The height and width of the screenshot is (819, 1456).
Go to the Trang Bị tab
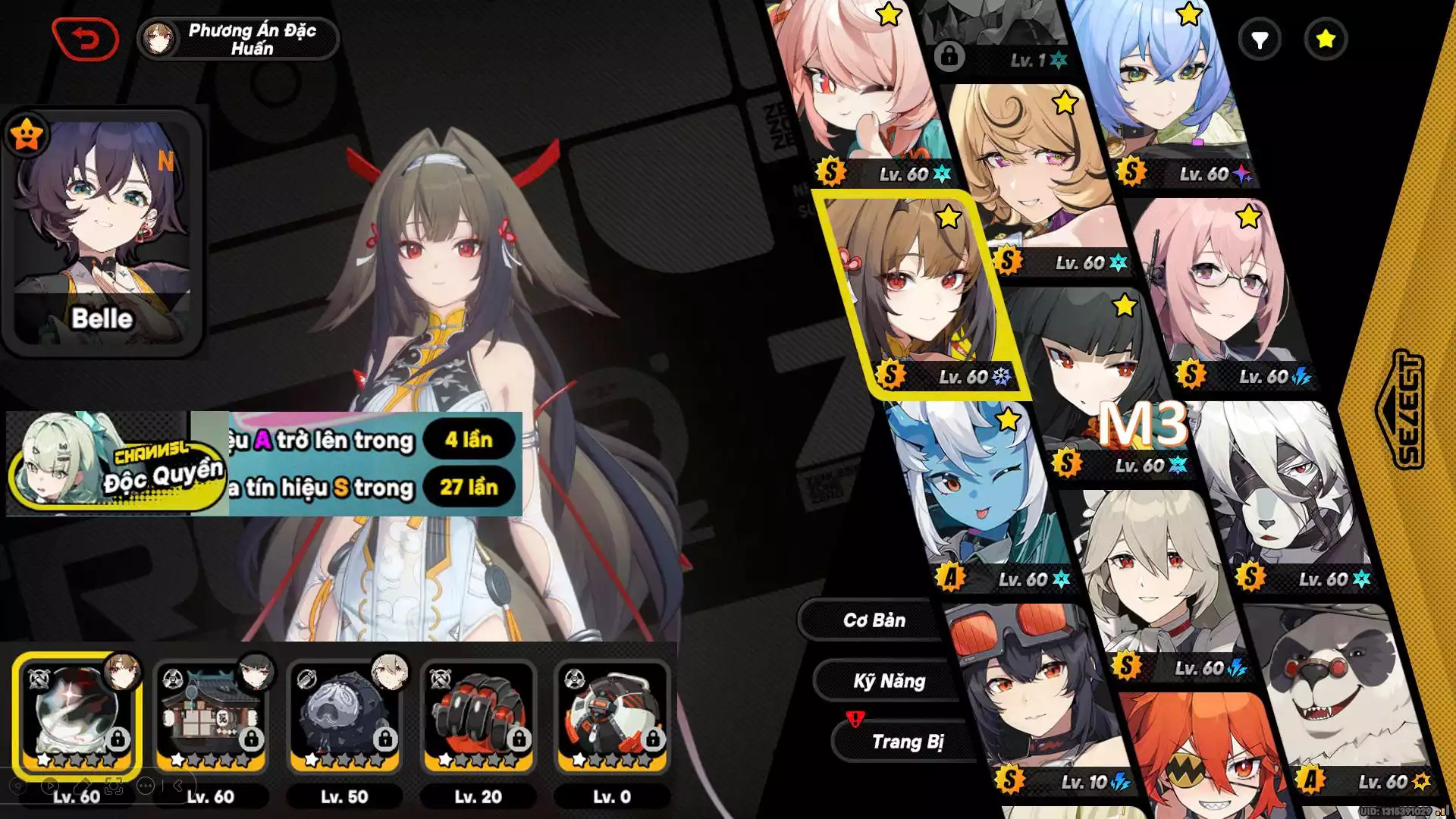[907, 742]
